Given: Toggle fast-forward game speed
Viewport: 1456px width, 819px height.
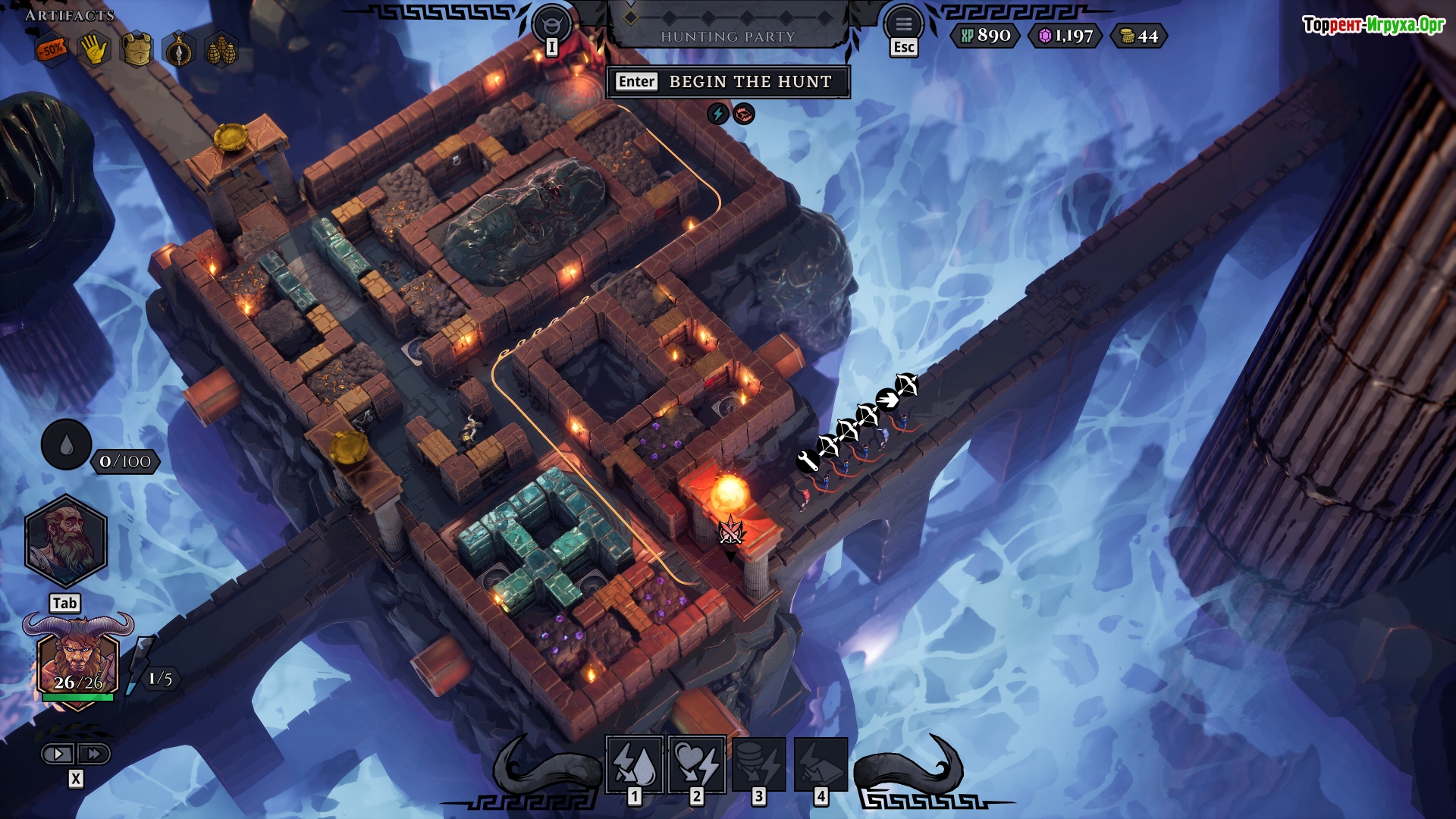Looking at the screenshot, I should click(x=94, y=754).
